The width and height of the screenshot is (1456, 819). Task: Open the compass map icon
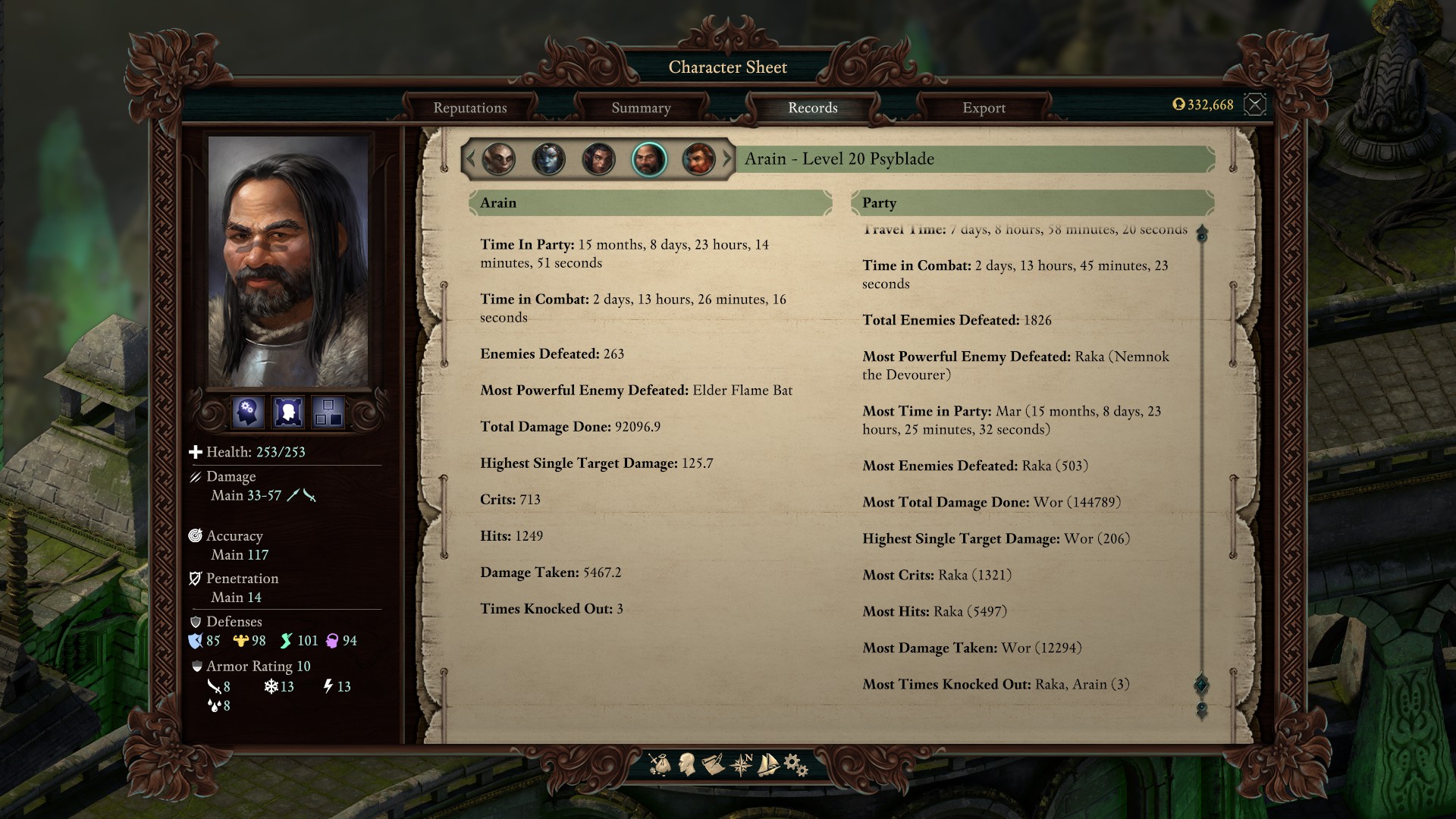(x=741, y=764)
